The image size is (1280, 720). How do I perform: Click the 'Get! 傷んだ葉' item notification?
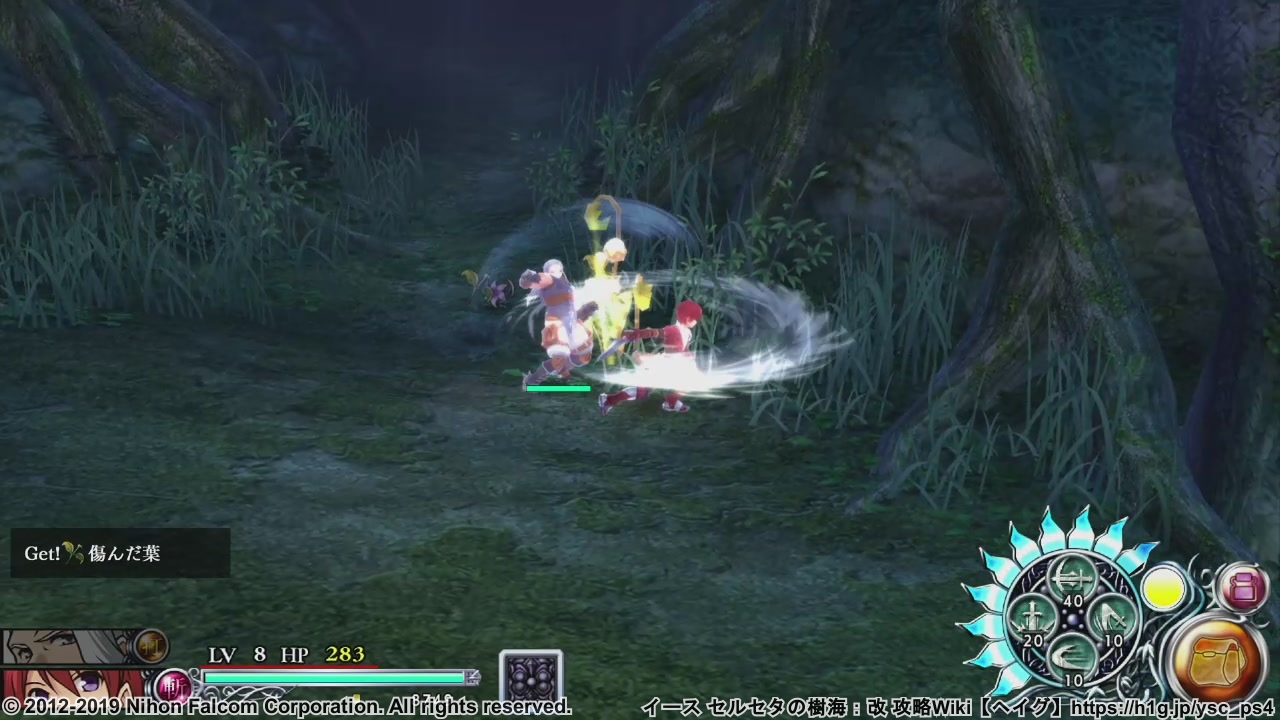click(120, 553)
